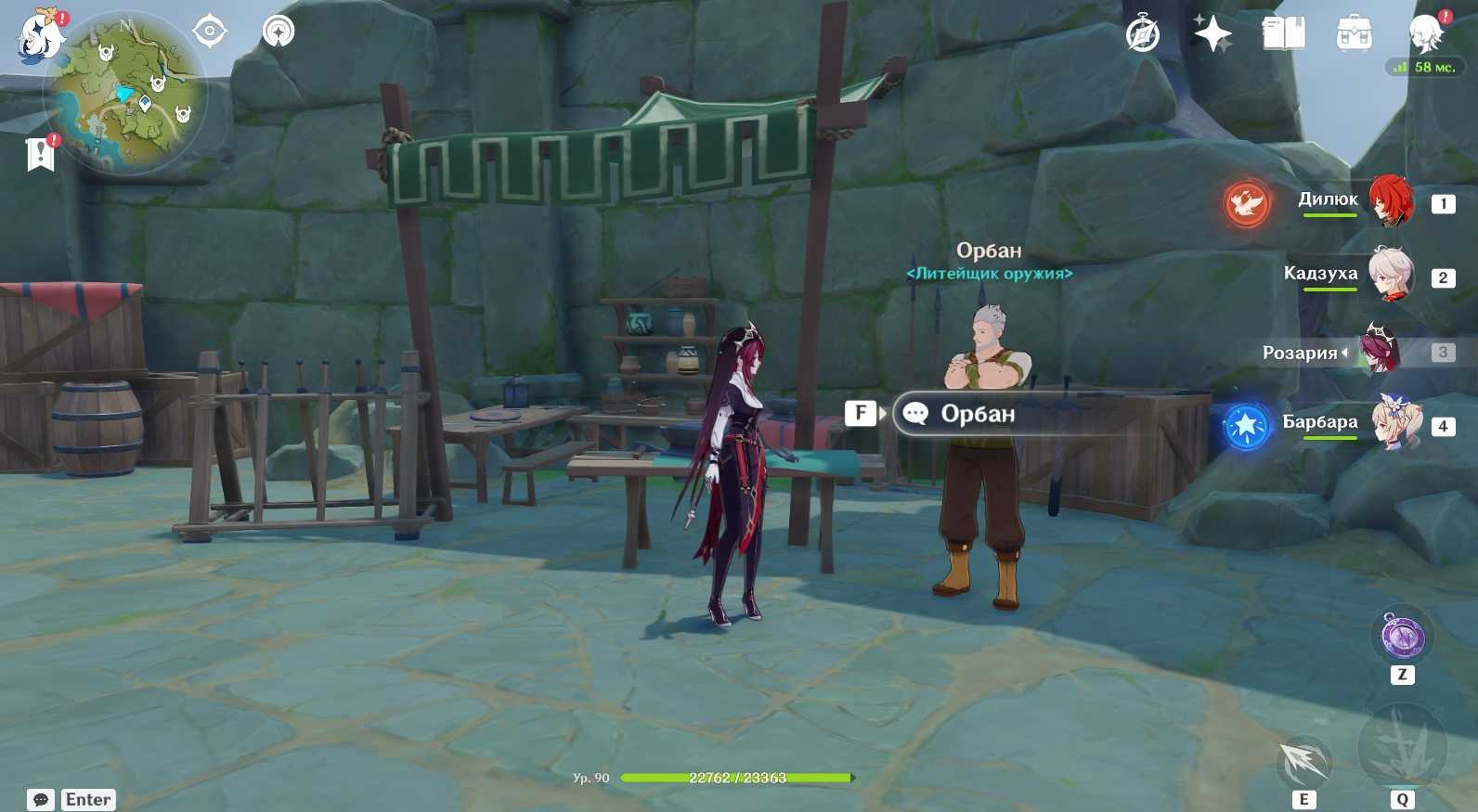
Task: Open the adventurer handbook book icon
Action: point(1283,35)
